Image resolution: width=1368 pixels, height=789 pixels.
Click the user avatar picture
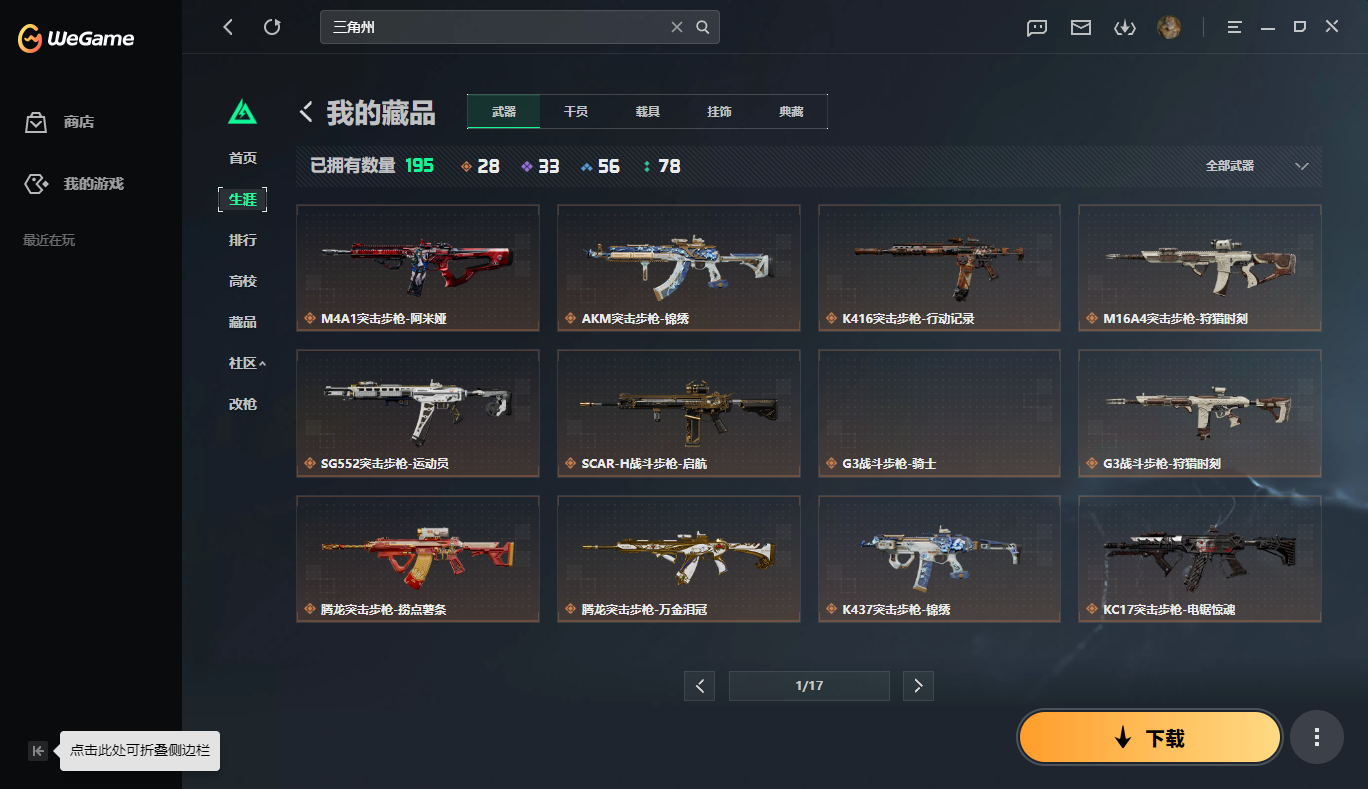coord(1168,27)
